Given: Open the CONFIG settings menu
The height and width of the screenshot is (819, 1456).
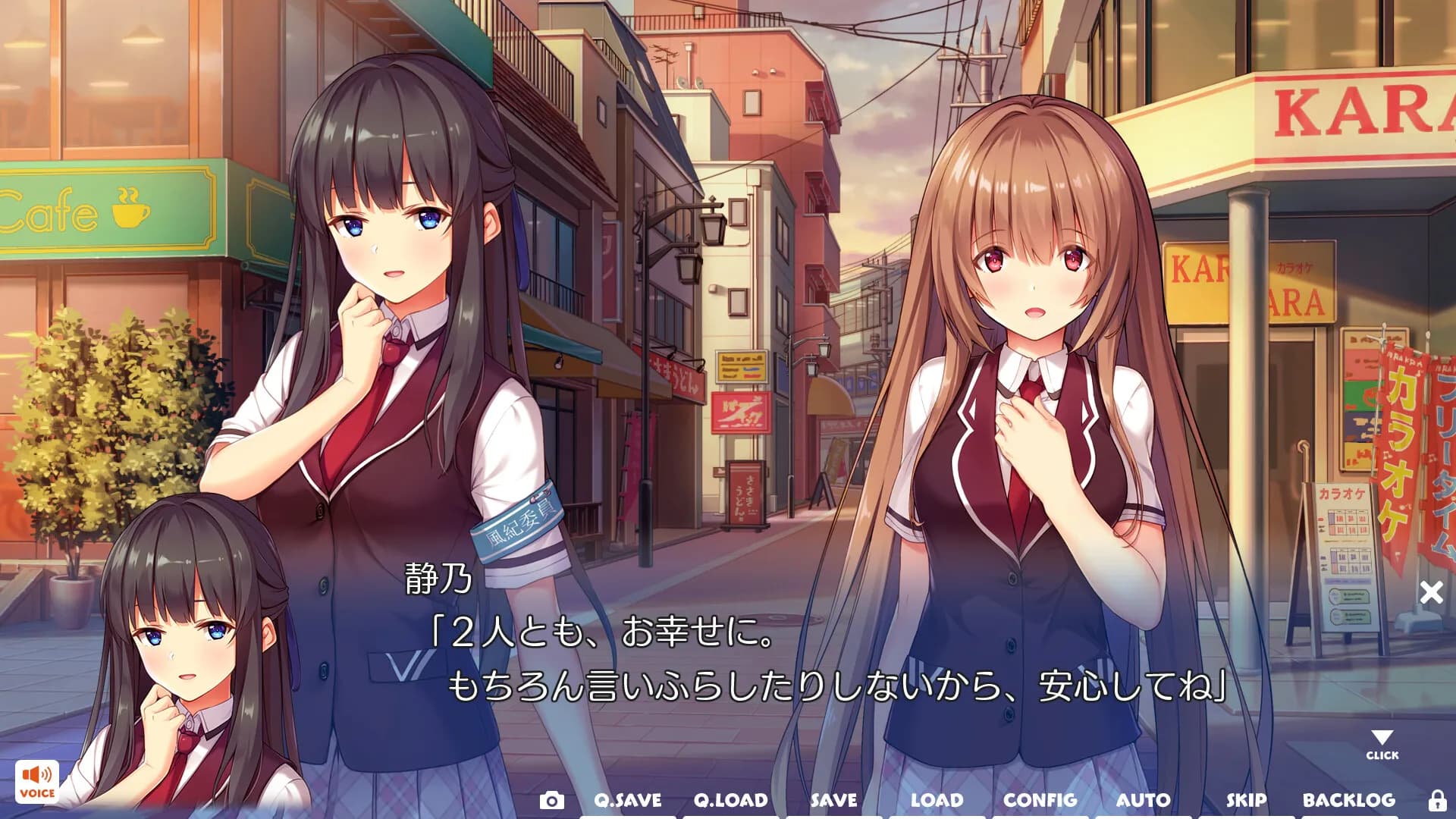Looking at the screenshot, I should (x=1042, y=799).
